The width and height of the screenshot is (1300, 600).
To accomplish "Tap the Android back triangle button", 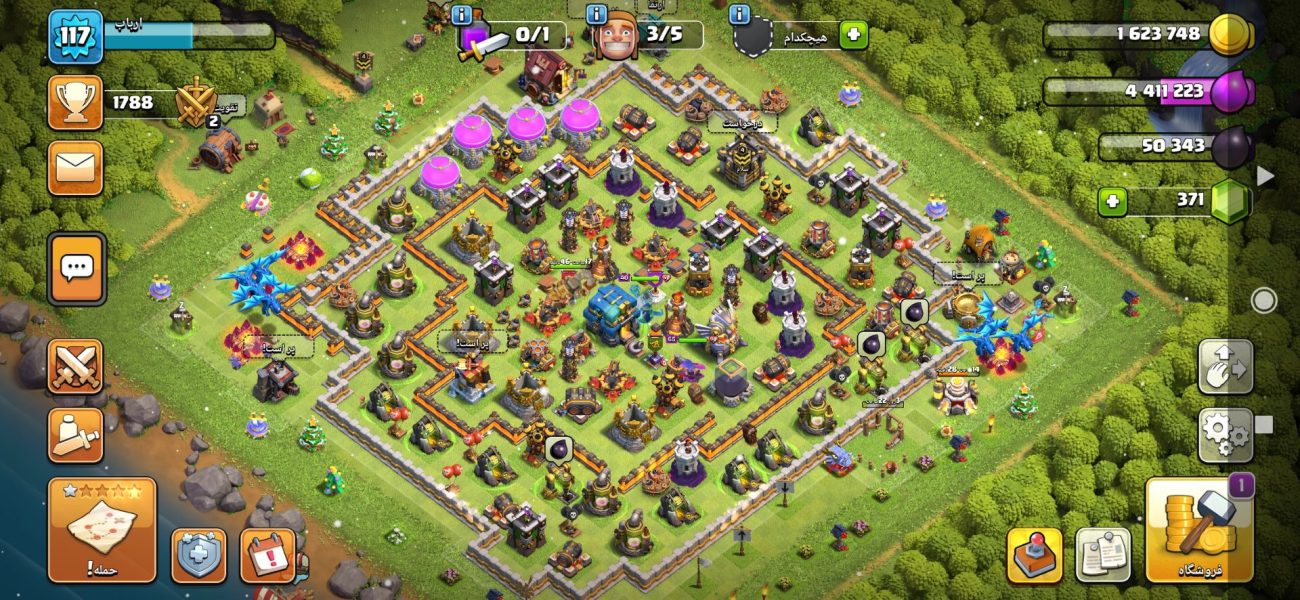I will point(1265,176).
